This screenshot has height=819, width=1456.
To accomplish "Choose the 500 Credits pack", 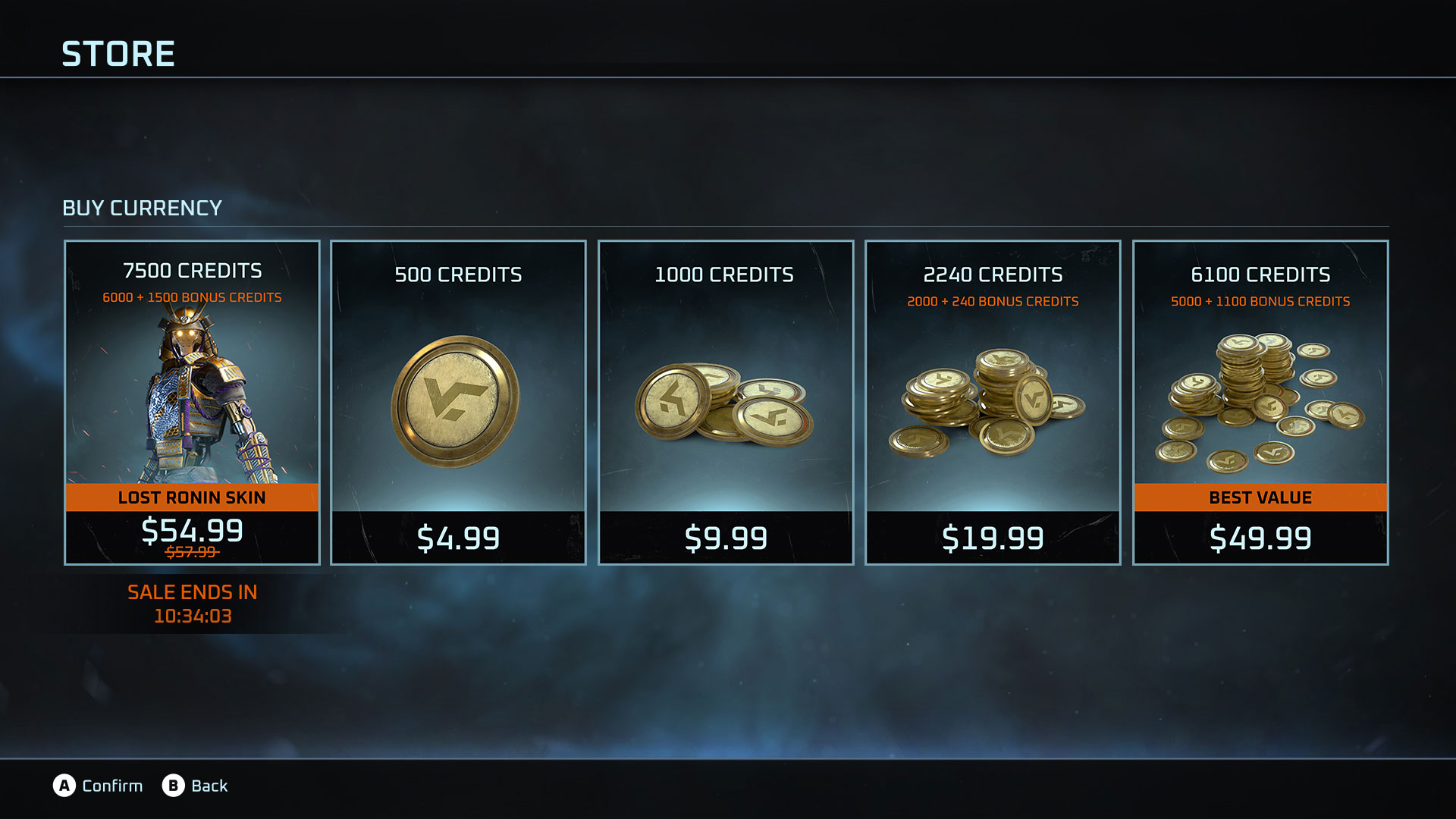I will pyautogui.click(x=458, y=402).
